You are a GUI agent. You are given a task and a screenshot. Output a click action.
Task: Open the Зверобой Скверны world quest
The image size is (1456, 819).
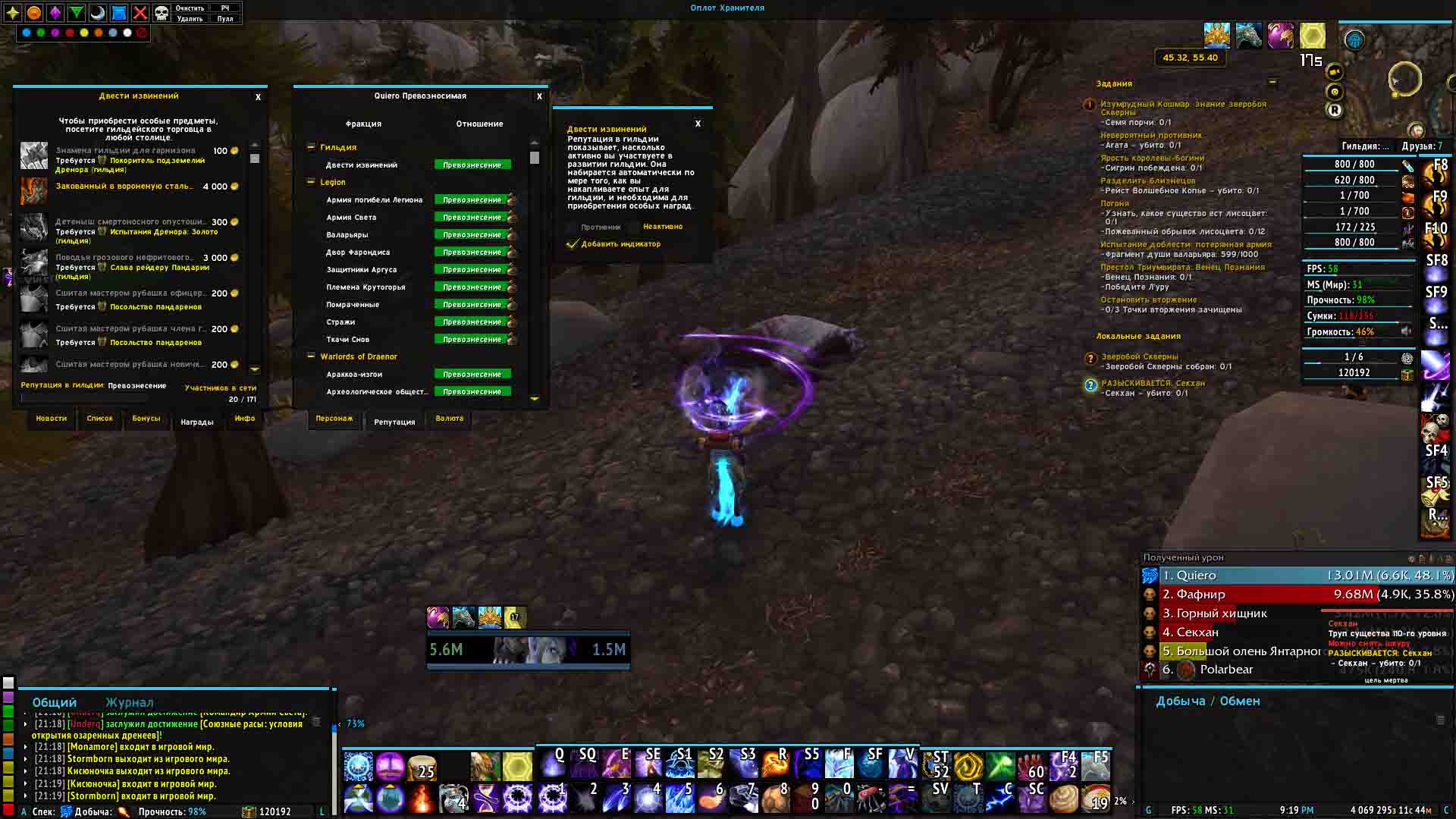(x=1139, y=356)
